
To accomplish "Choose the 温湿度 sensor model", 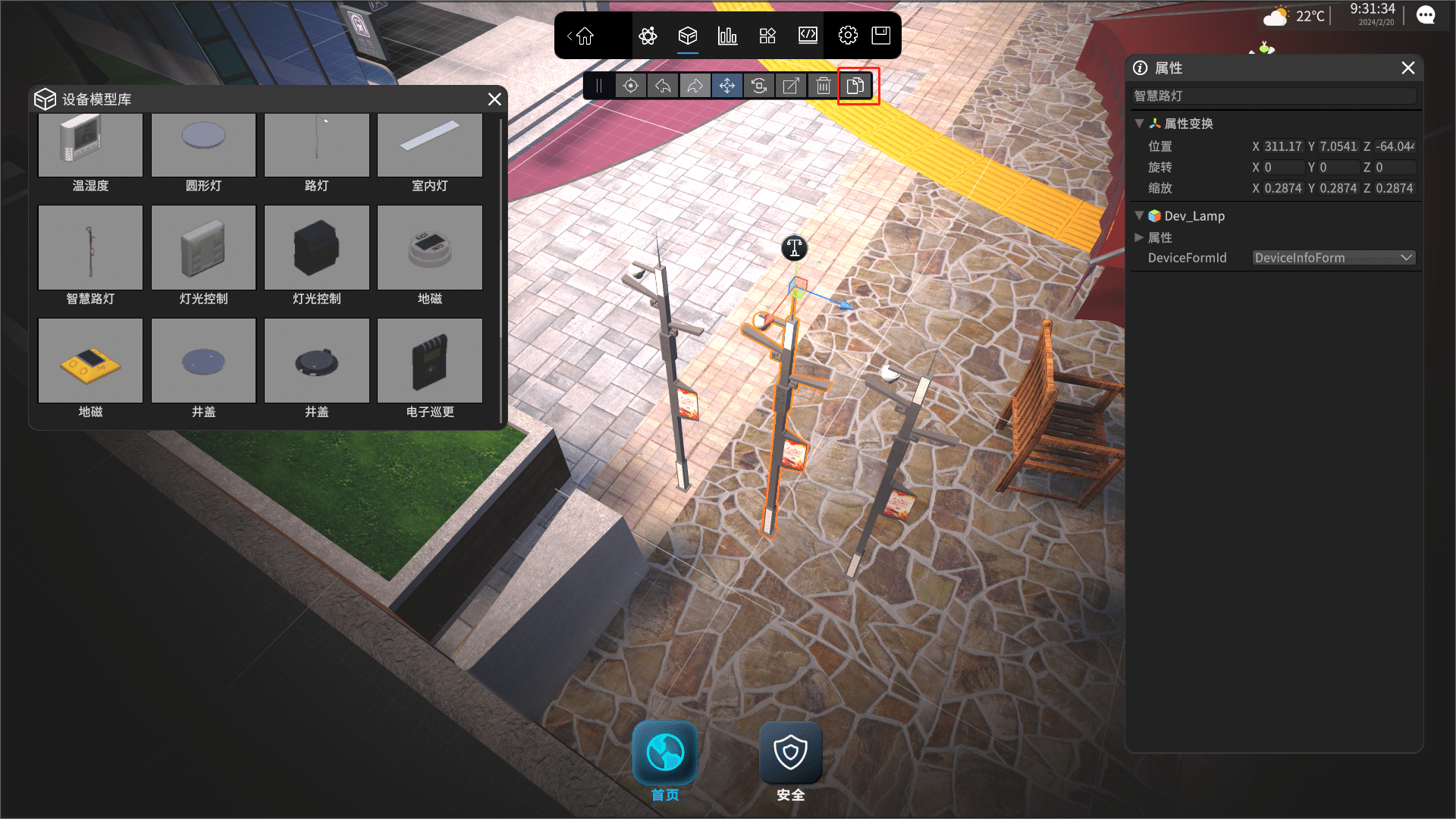I will click(90, 144).
